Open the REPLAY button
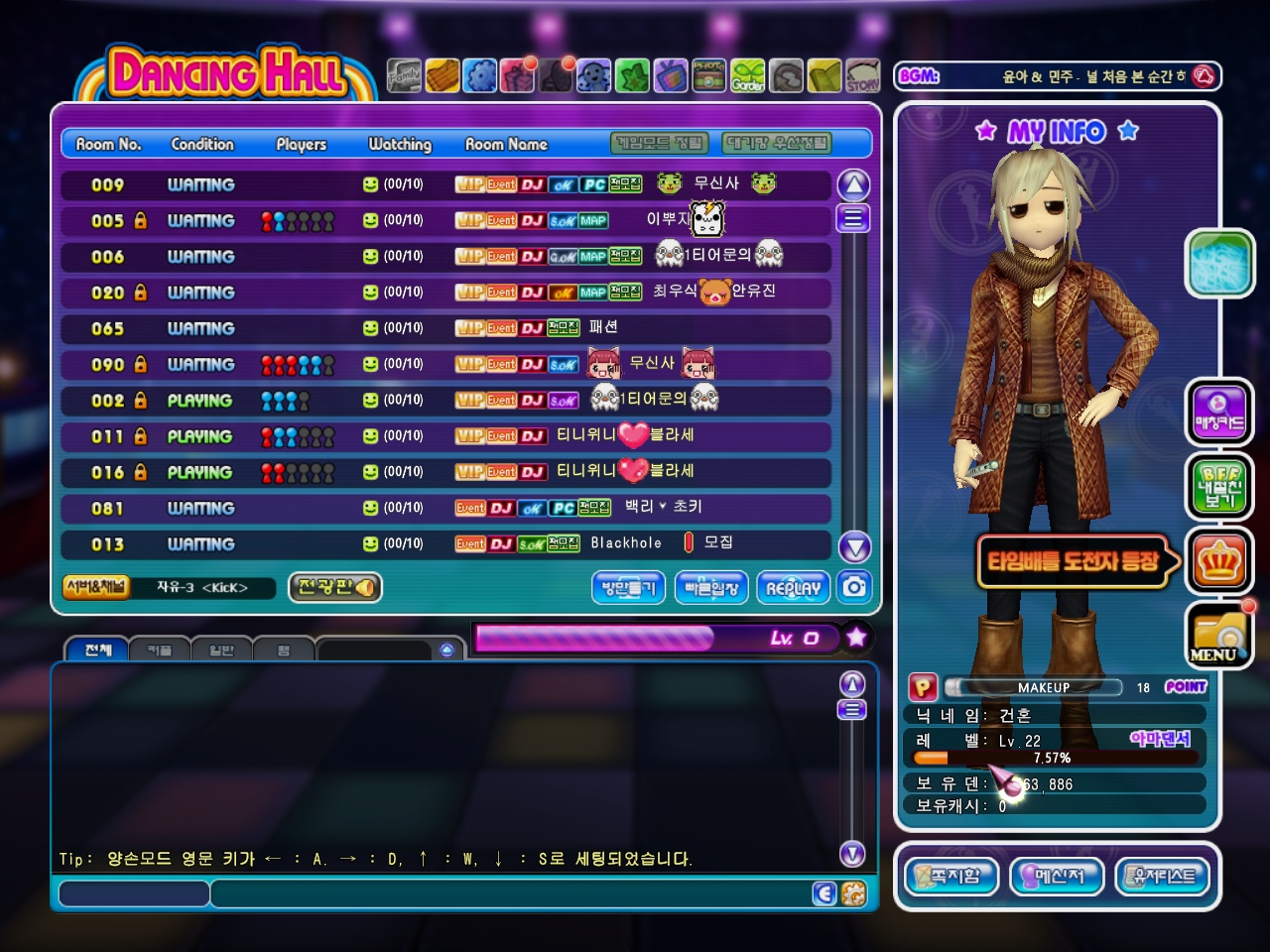This screenshot has height=952, width=1270. pyautogui.click(x=793, y=588)
